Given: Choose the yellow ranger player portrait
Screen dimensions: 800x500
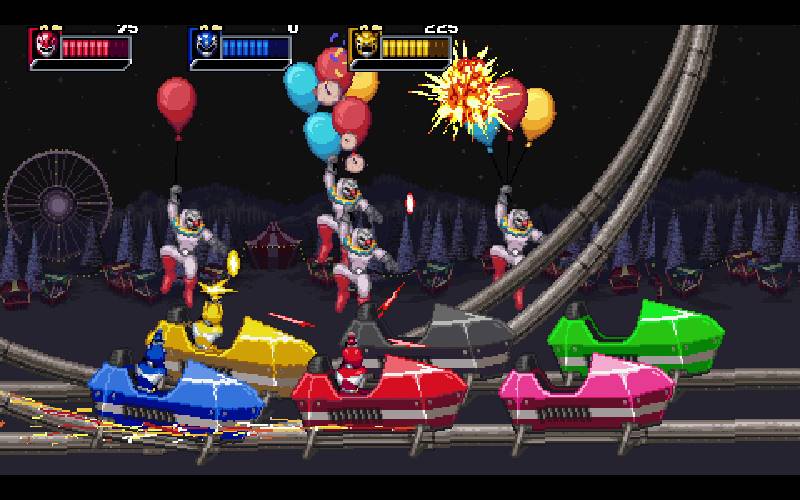Looking at the screenshot, I should [364, 45].
